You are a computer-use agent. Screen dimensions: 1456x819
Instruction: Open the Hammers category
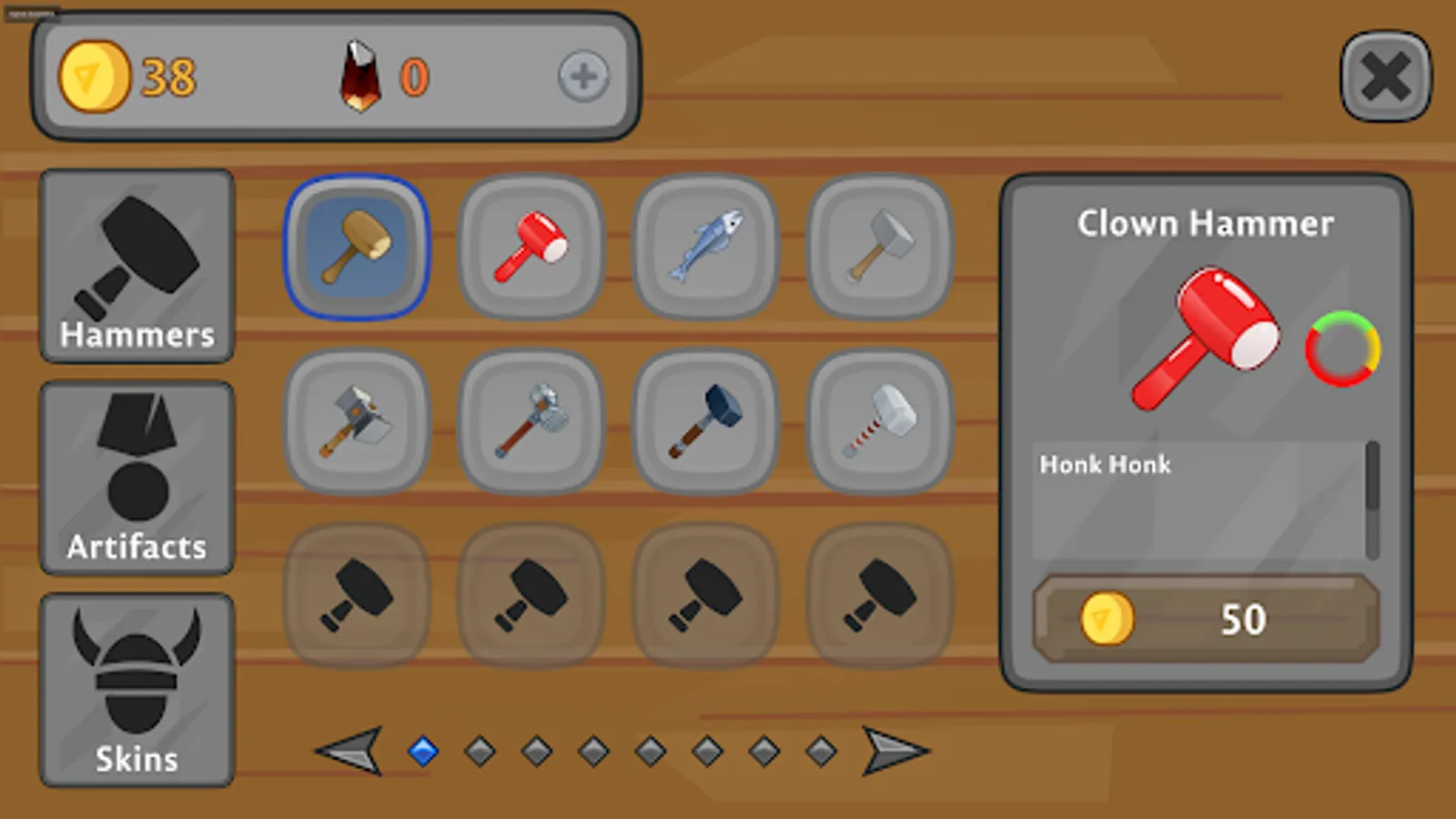click(136, 264)
